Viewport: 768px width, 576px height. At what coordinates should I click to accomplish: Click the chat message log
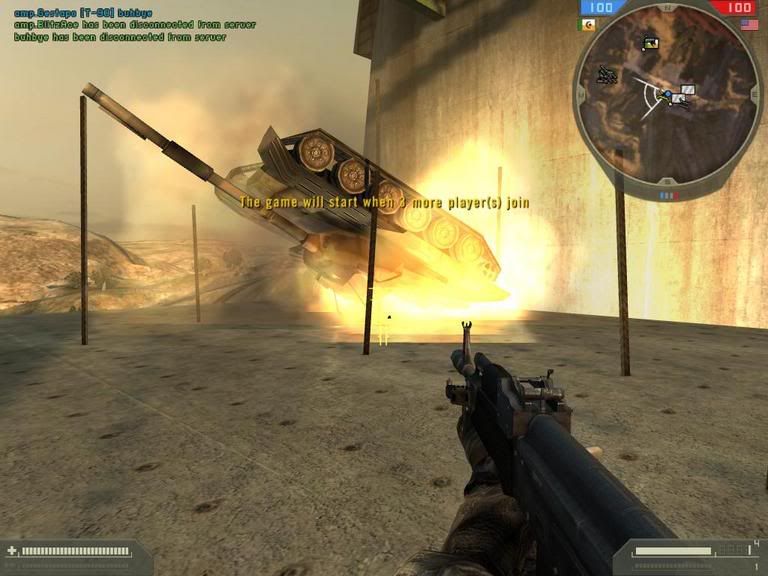[120, 26]
